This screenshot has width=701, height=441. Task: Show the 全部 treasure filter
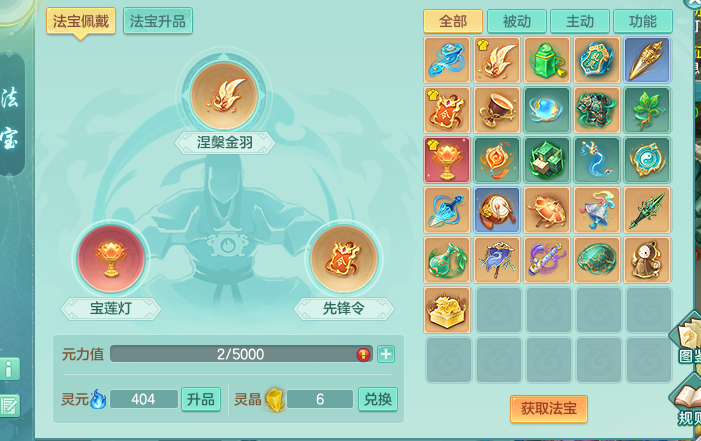[x=453, y=22]
